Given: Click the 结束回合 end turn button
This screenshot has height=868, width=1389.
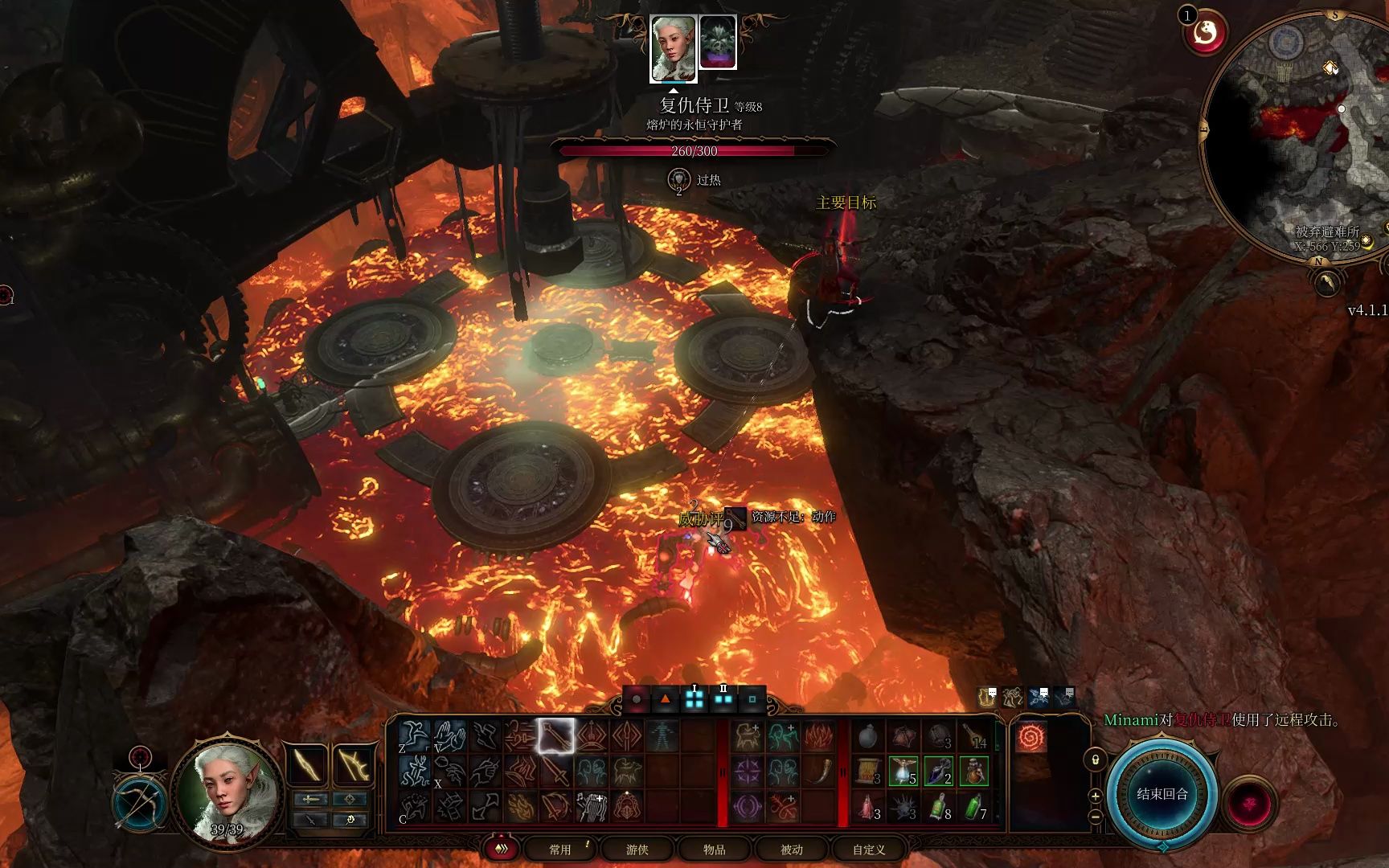Looking at the screenshot, I should pyautogui.click(x=1162, y=794).
